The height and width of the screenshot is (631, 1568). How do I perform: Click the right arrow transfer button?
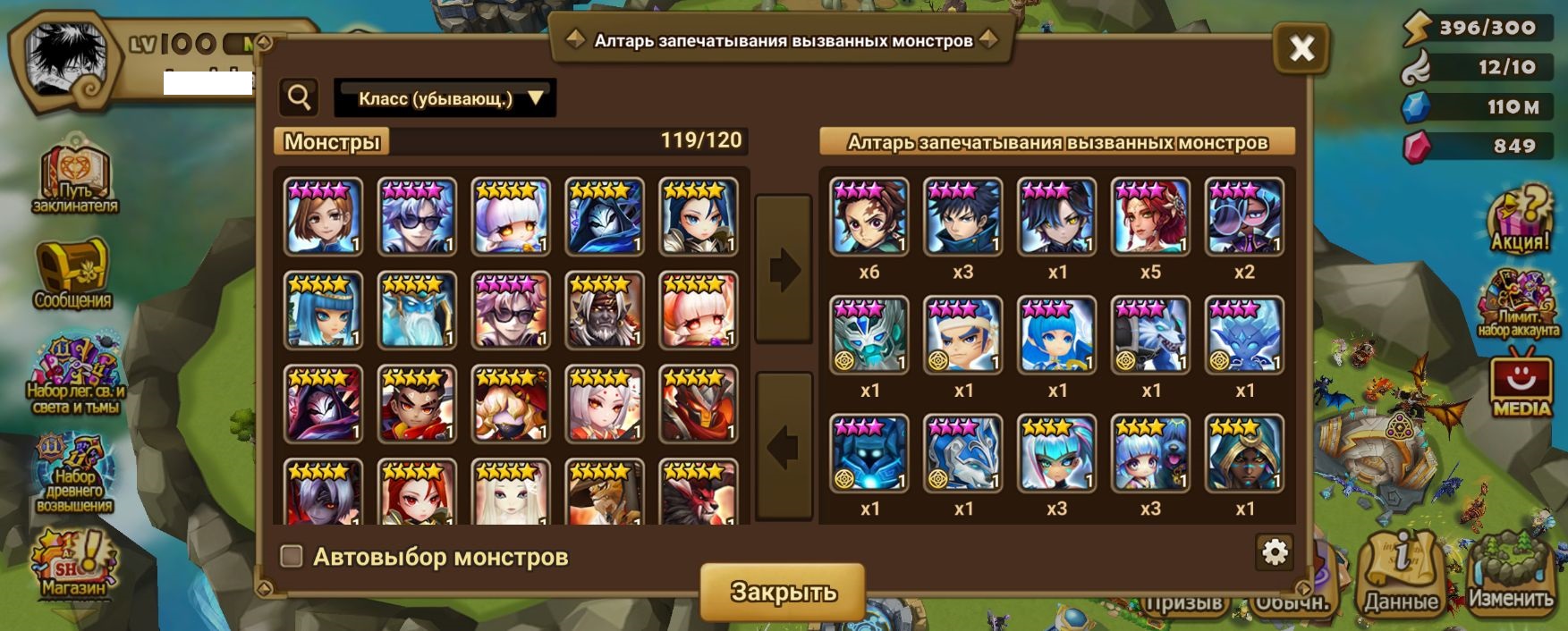click(784, 268)
